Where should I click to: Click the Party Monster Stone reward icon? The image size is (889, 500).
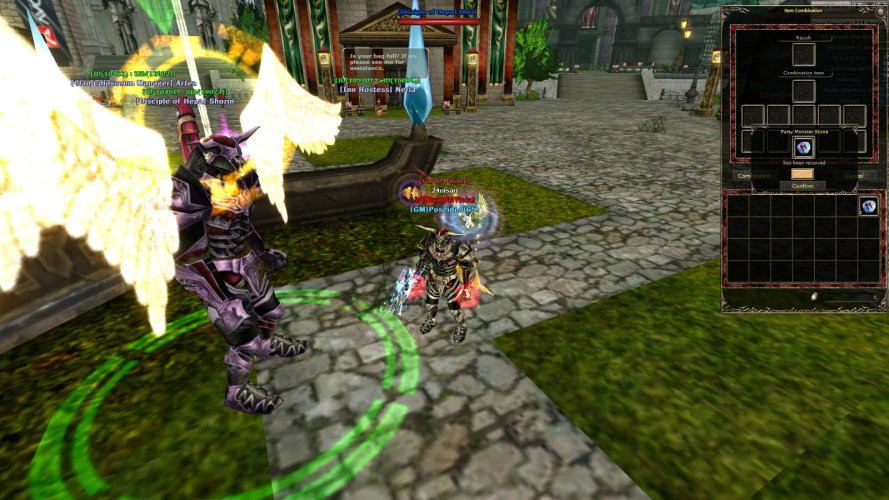point(803,148)
